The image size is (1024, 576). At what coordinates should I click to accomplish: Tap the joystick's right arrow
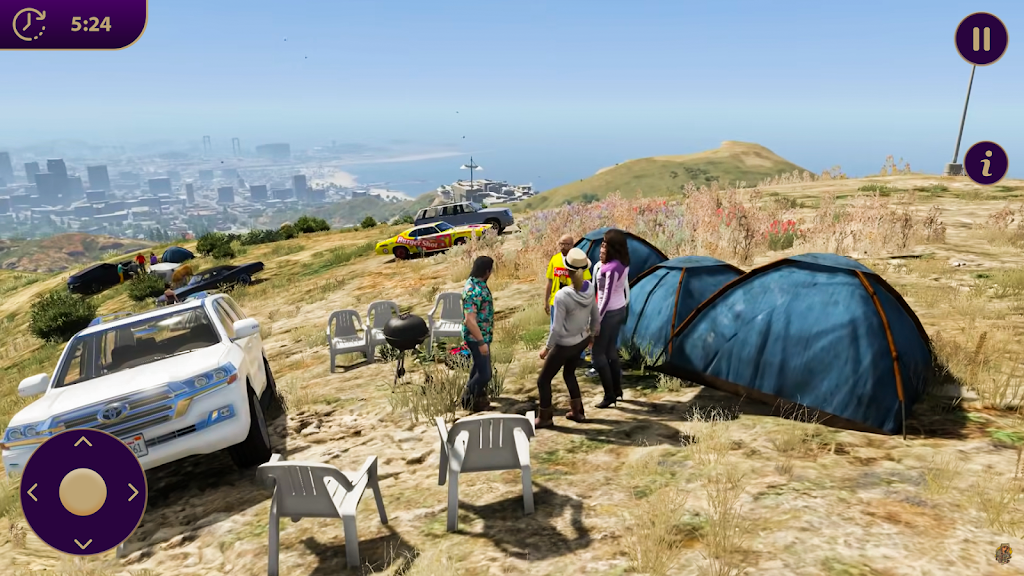[x=134, y=492]
